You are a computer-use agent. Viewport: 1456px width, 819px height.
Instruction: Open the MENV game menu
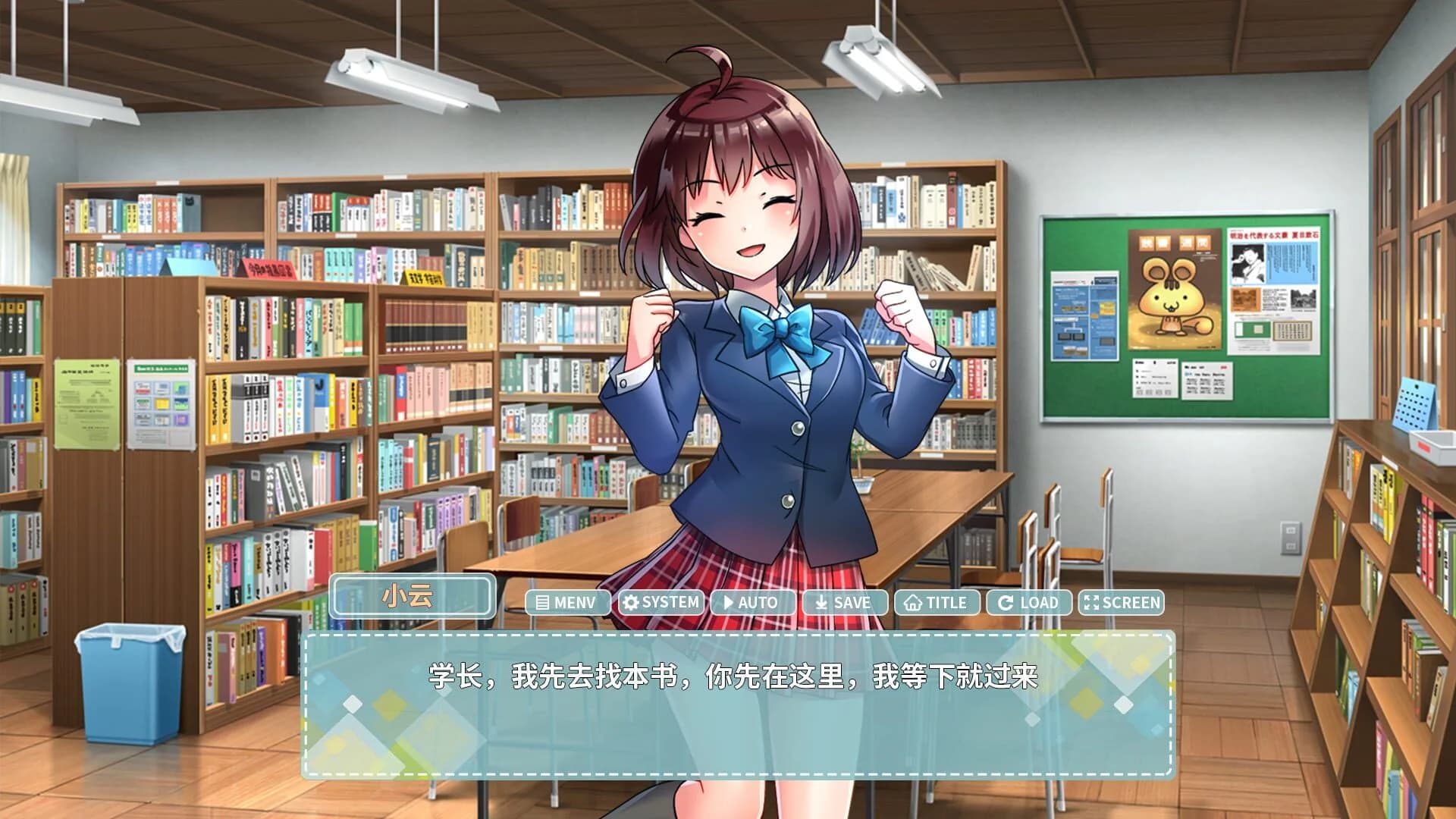point(569,602)
